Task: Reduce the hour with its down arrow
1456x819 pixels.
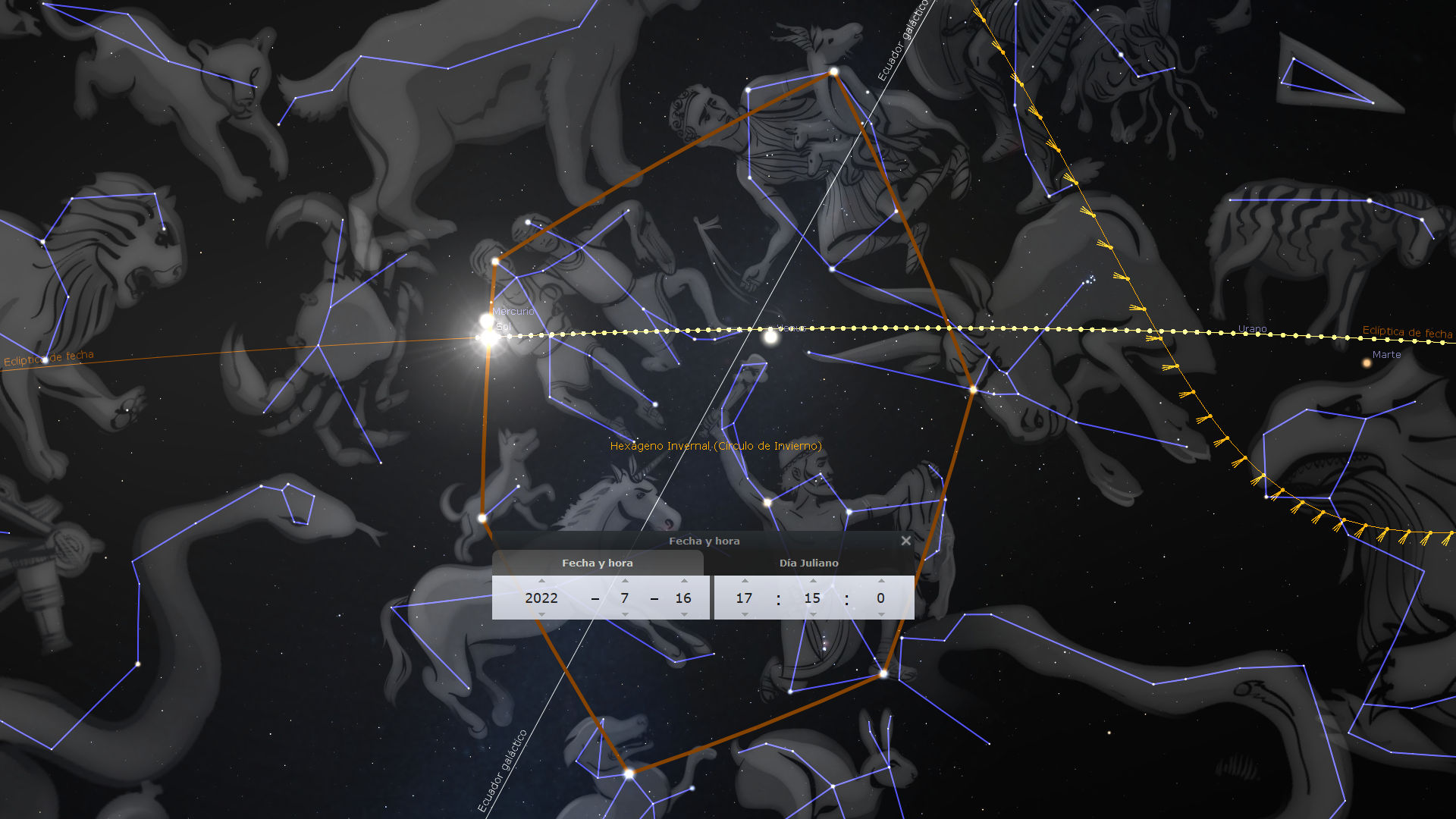Action: tap(744, 614)
